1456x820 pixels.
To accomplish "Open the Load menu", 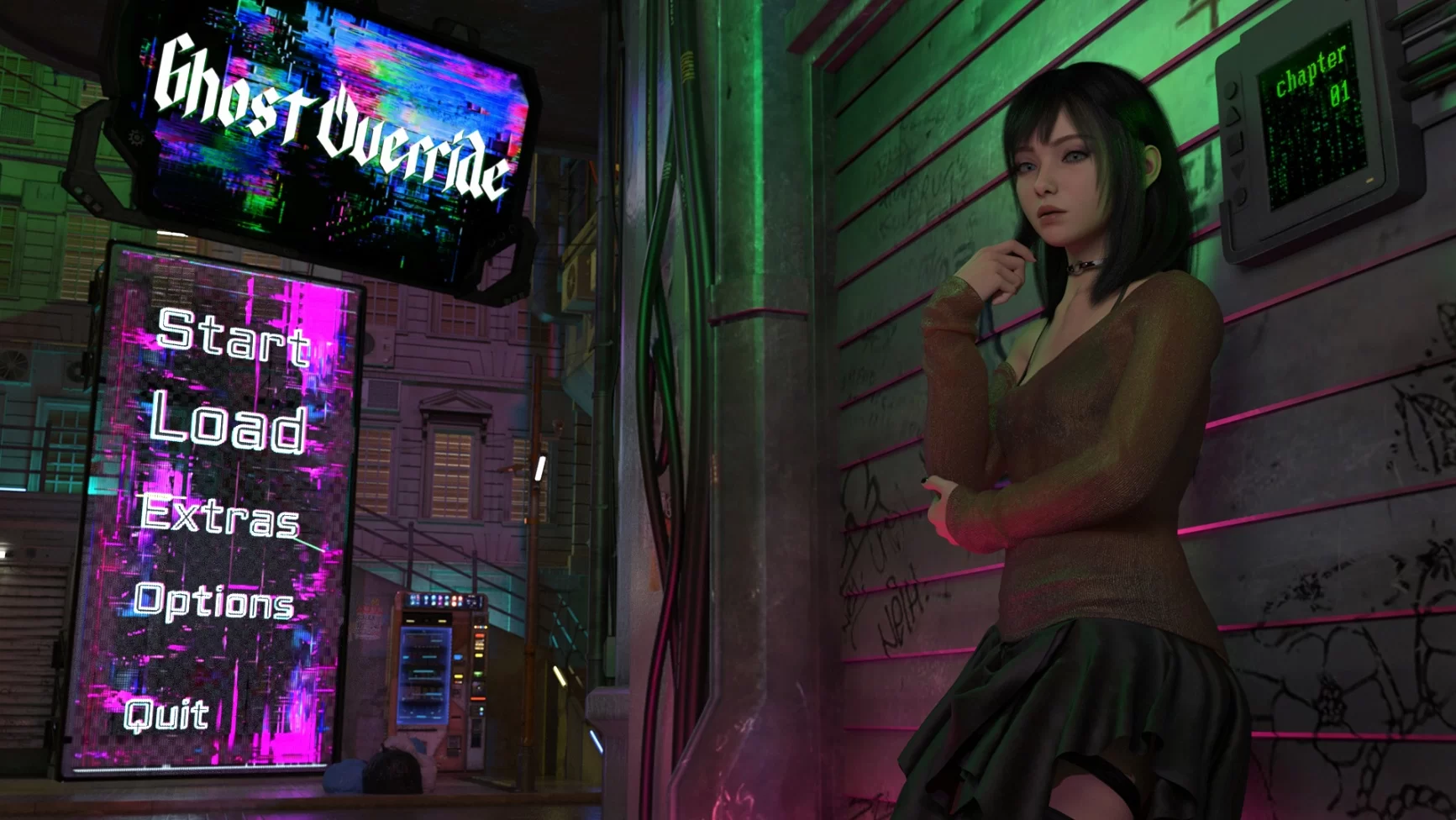I will pyautogui.click(x=229, y=423).
